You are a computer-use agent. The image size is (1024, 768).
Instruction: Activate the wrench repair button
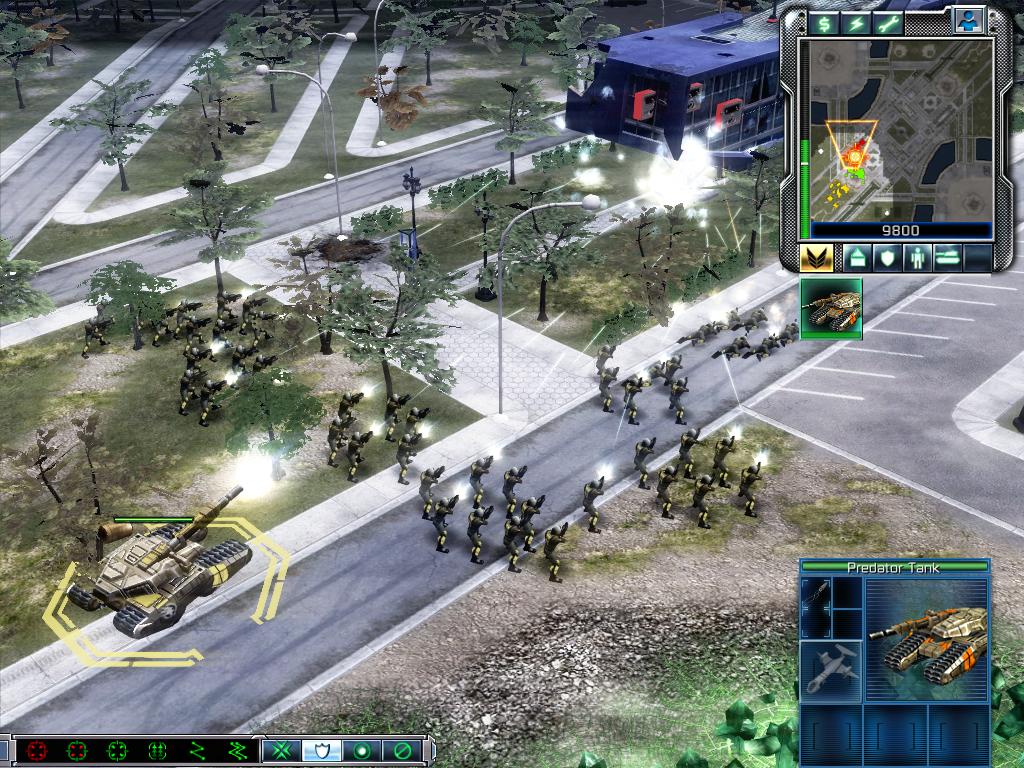[x=888, y=22]
